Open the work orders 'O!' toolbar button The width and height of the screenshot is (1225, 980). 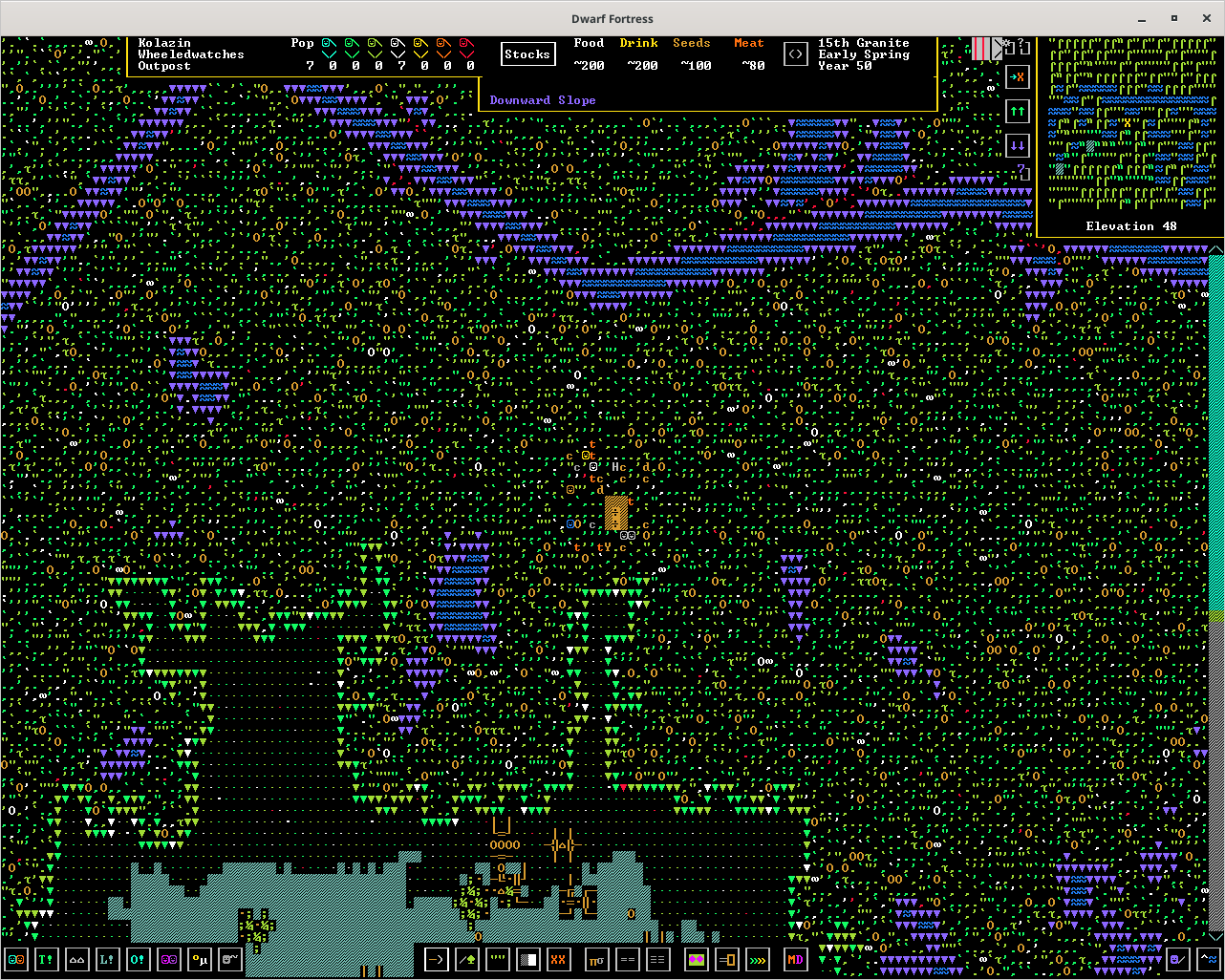(139, 959)
